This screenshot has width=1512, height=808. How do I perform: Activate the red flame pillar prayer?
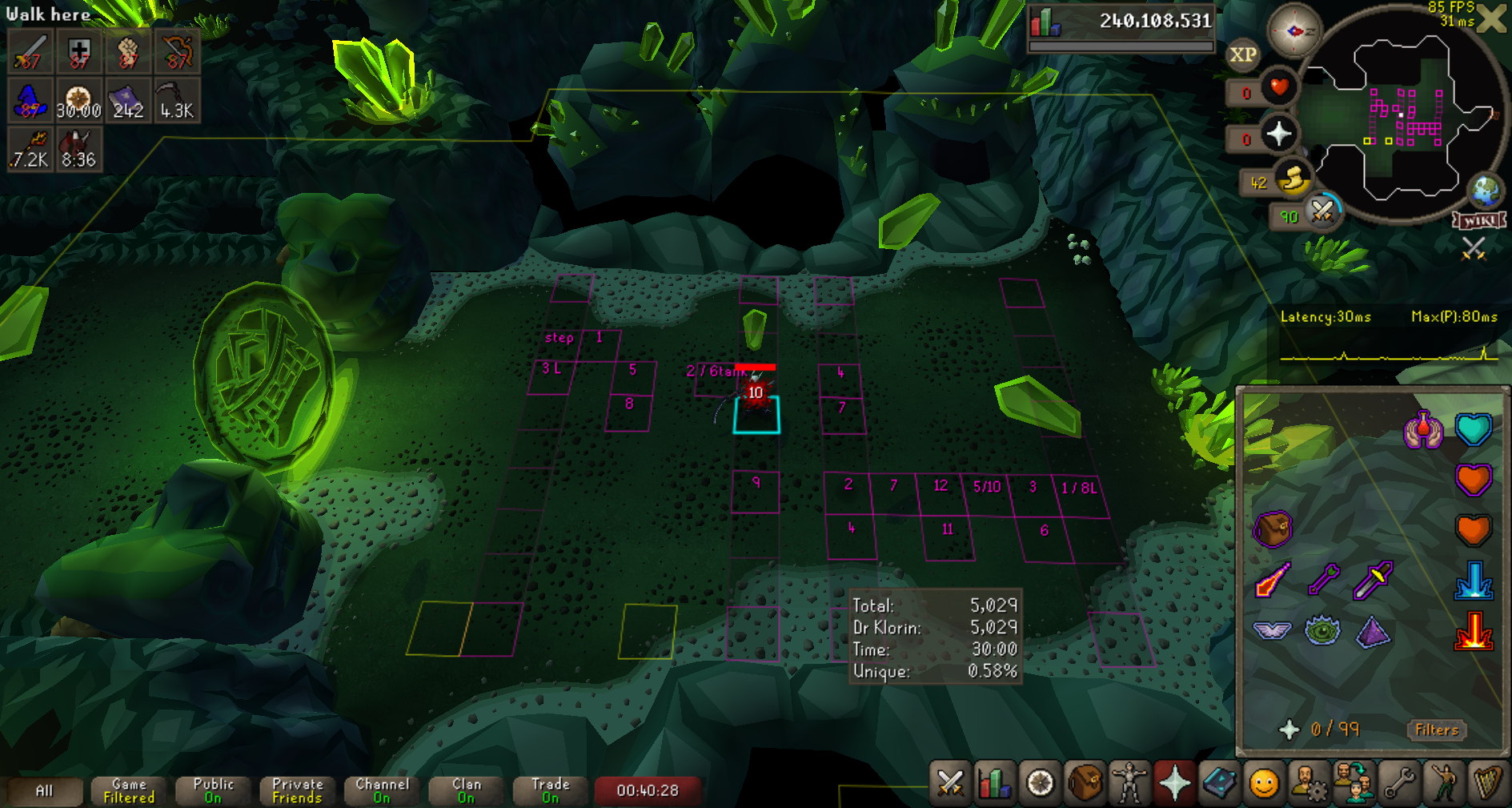1473,631
